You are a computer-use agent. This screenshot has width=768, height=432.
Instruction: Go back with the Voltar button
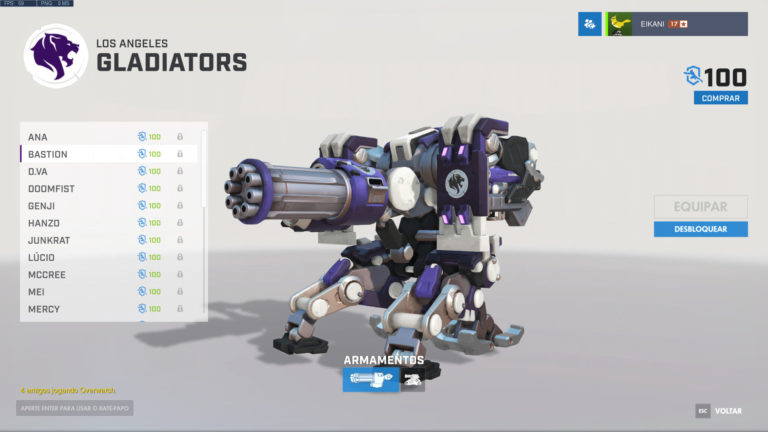[720, 411]
